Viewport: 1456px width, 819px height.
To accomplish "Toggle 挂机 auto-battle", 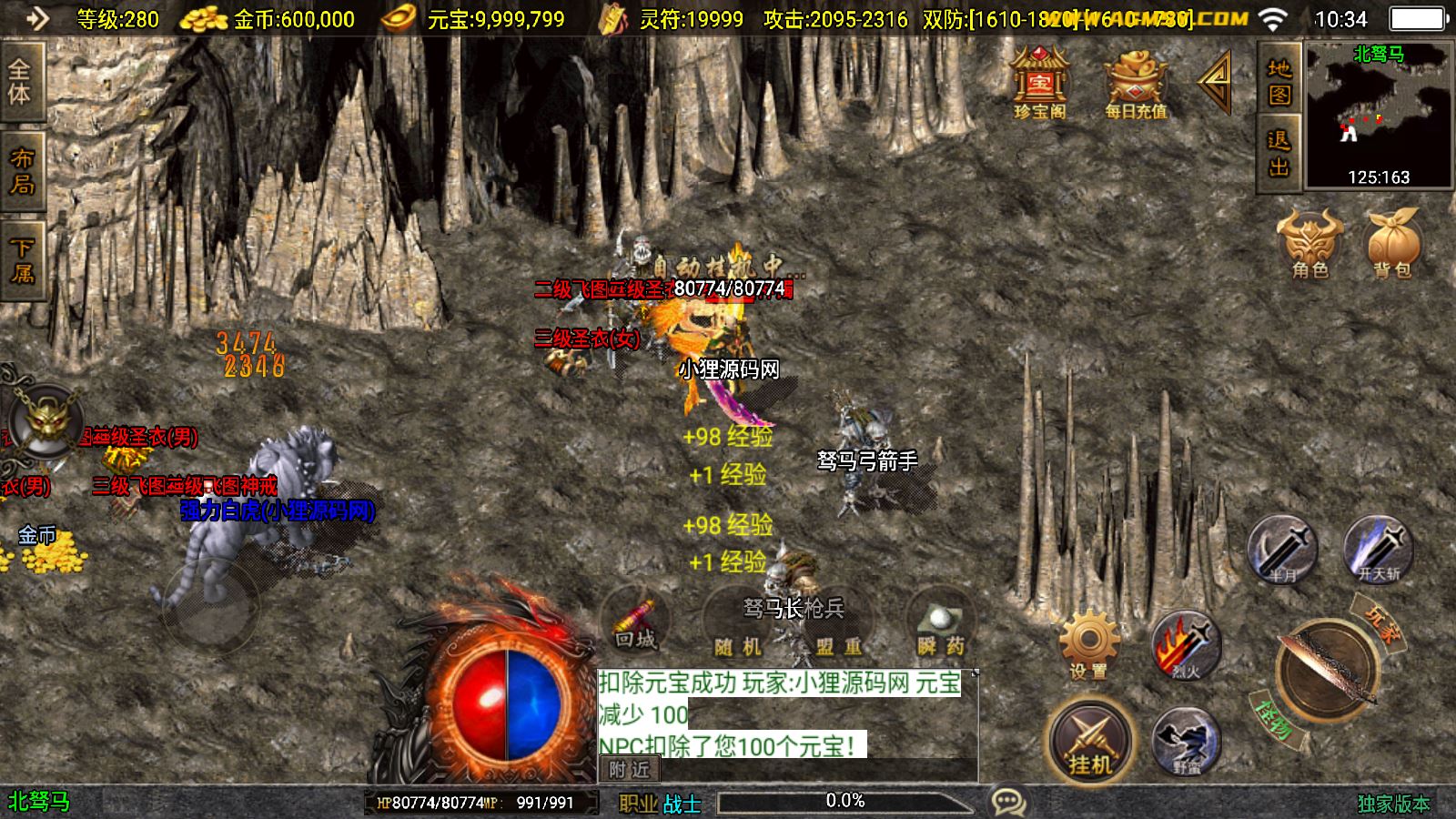I will click(x=1090, y=741).
